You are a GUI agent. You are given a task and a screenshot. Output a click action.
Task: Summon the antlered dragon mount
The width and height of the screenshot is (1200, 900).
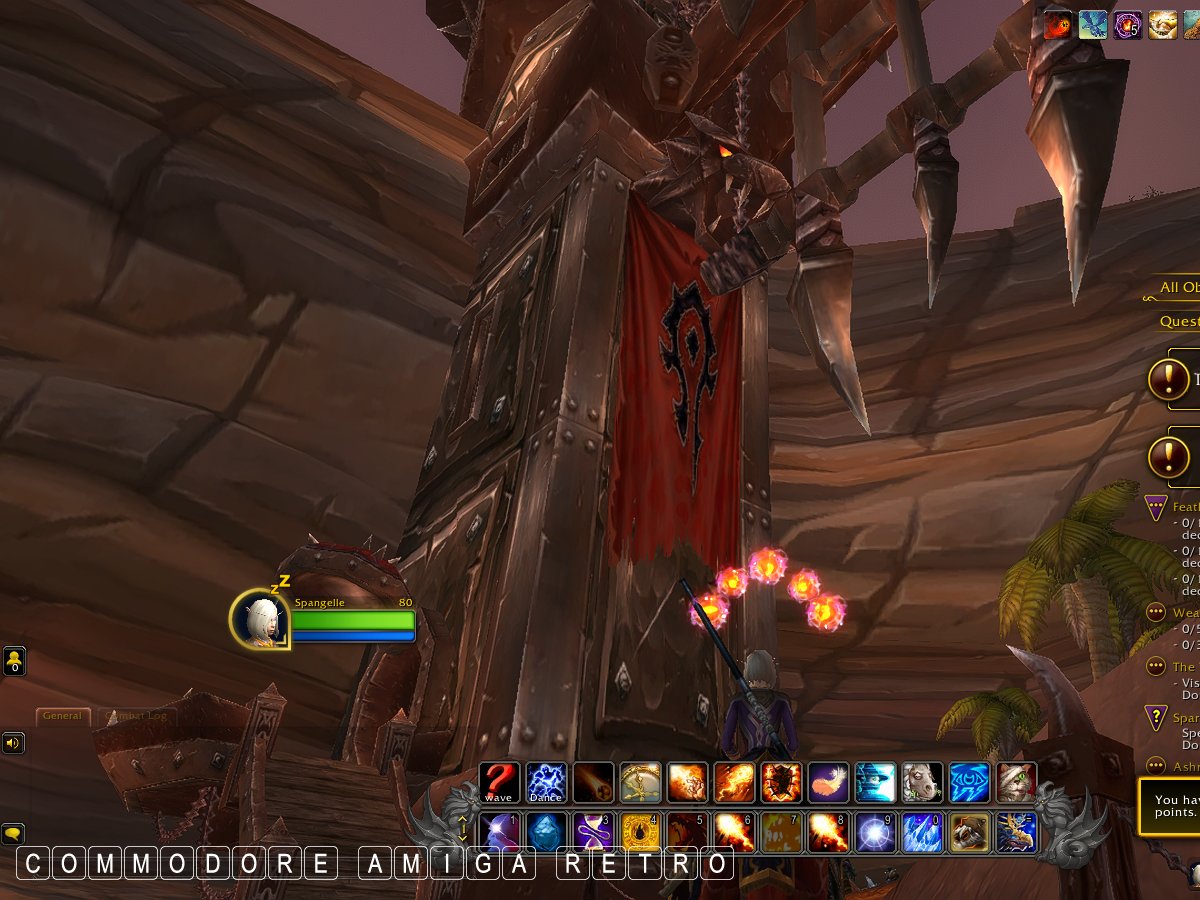pos(1016,832)
